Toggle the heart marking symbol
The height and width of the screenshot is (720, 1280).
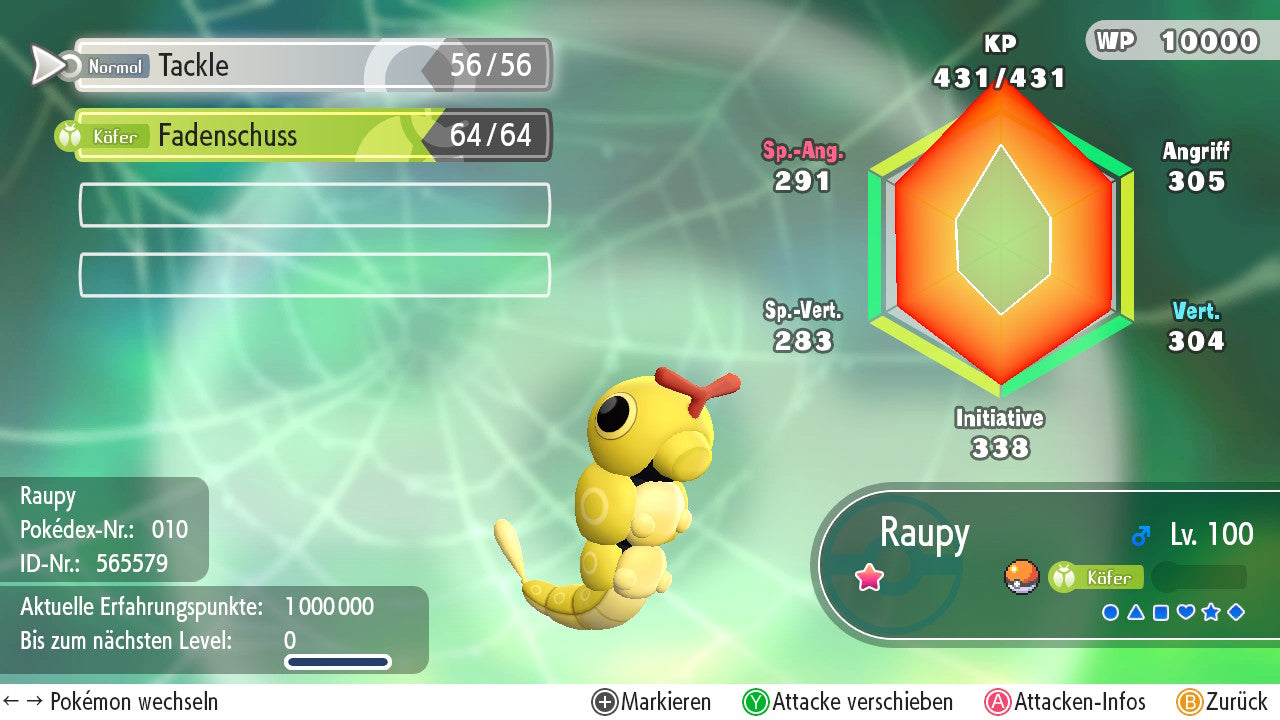coord(1186,612)
